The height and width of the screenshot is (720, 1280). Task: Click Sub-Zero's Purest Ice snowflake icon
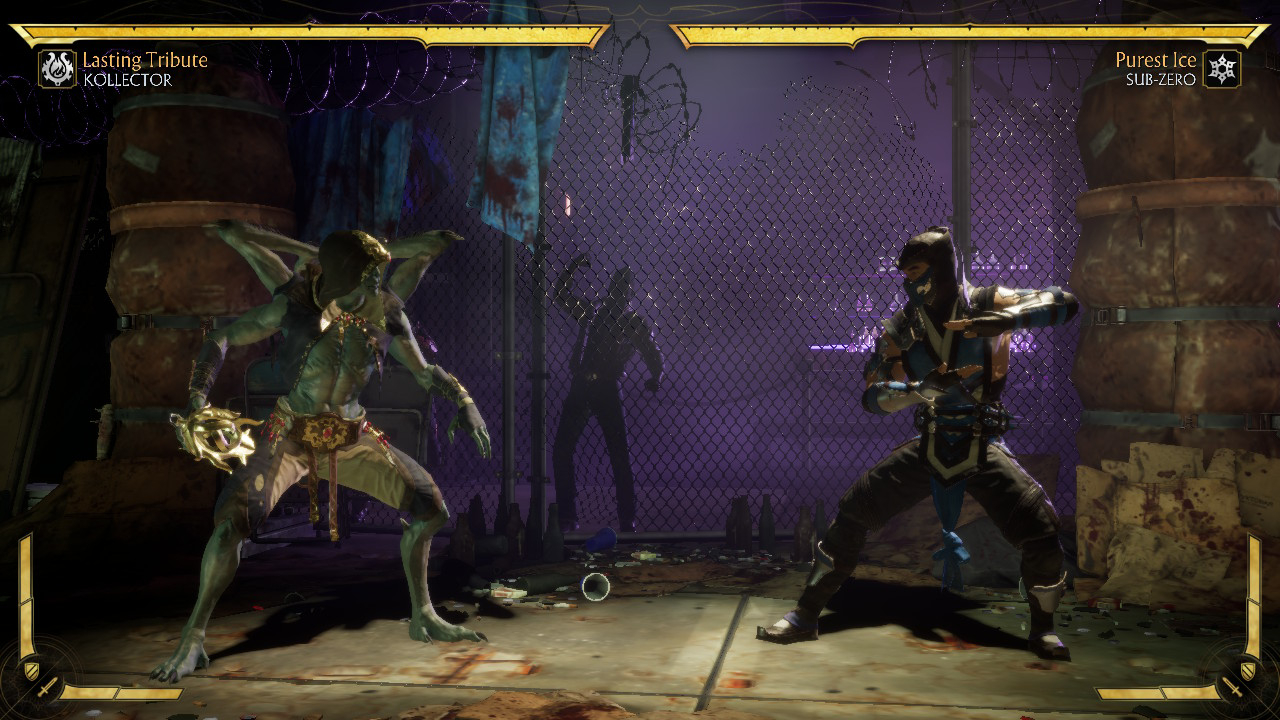tap(1222, 69)
